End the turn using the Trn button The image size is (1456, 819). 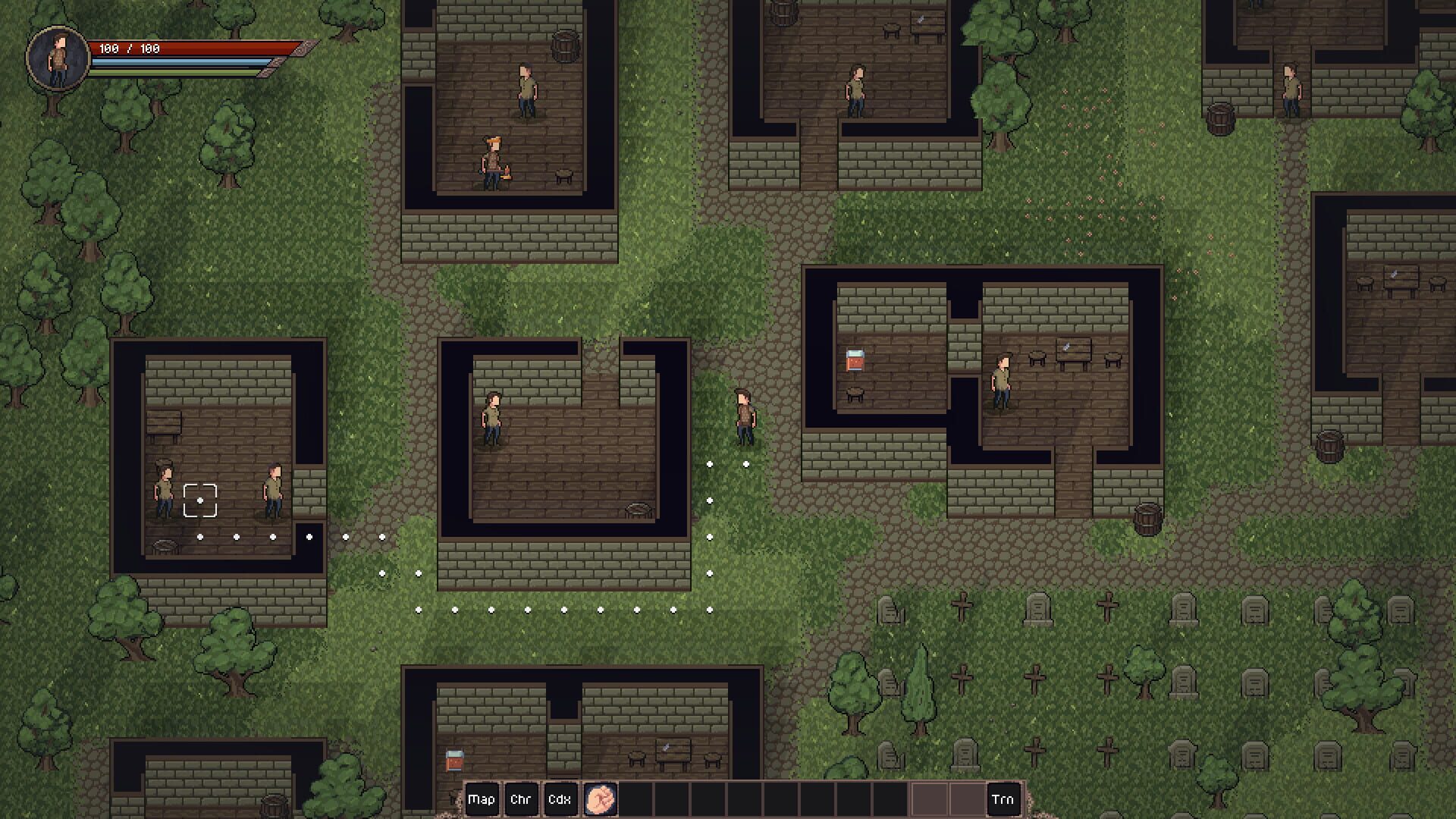(1003, 799)
